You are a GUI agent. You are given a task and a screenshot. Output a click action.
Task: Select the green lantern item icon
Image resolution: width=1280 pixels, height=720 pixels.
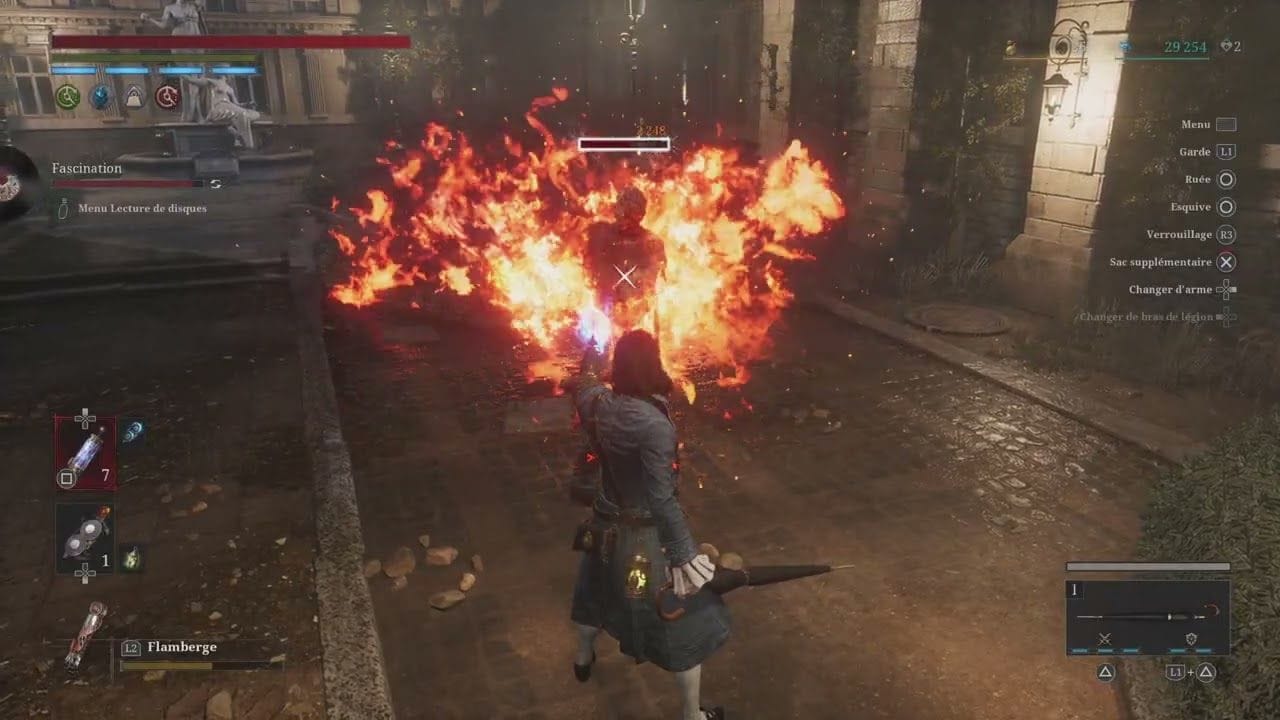click(x=131, y=557)
